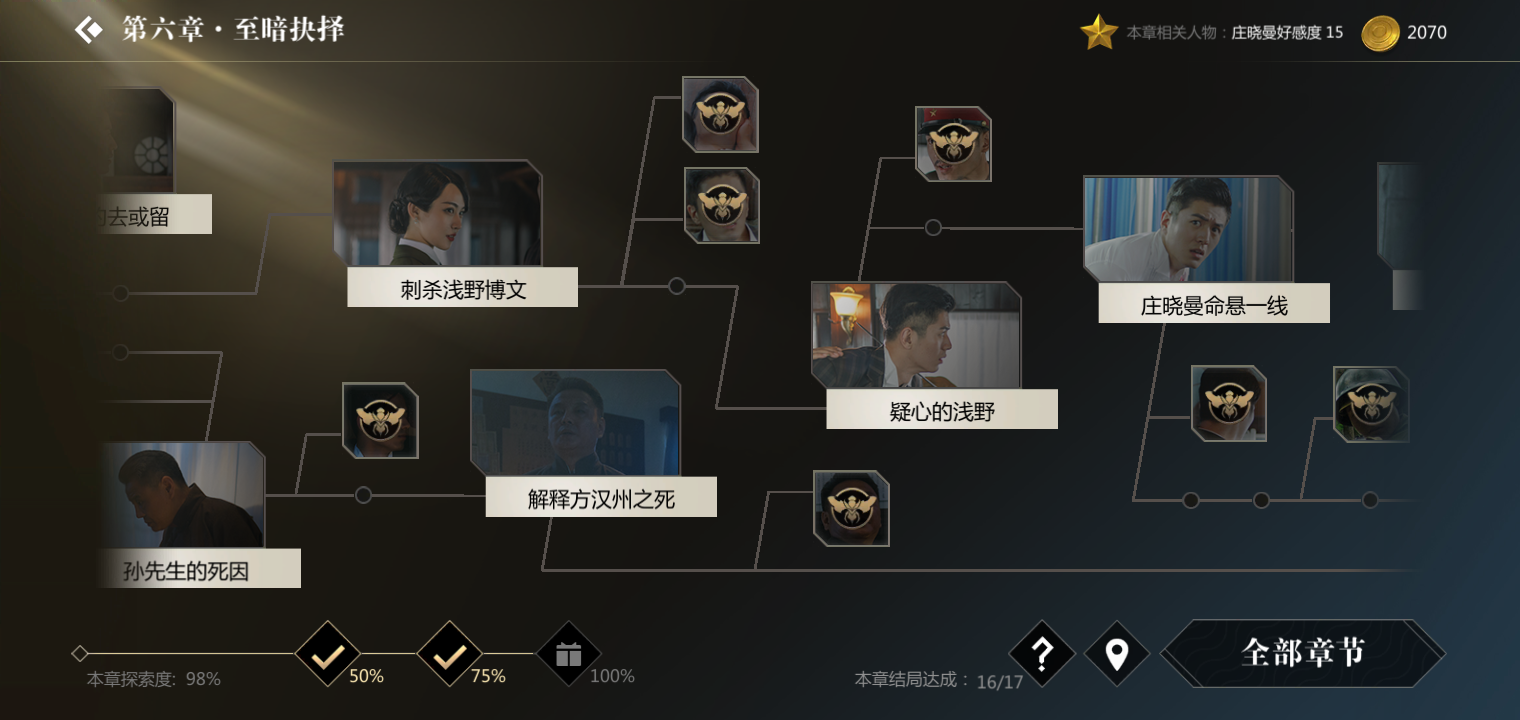
Task: Click the gold star beside 本章相关人物
Action: (1100, 31)
